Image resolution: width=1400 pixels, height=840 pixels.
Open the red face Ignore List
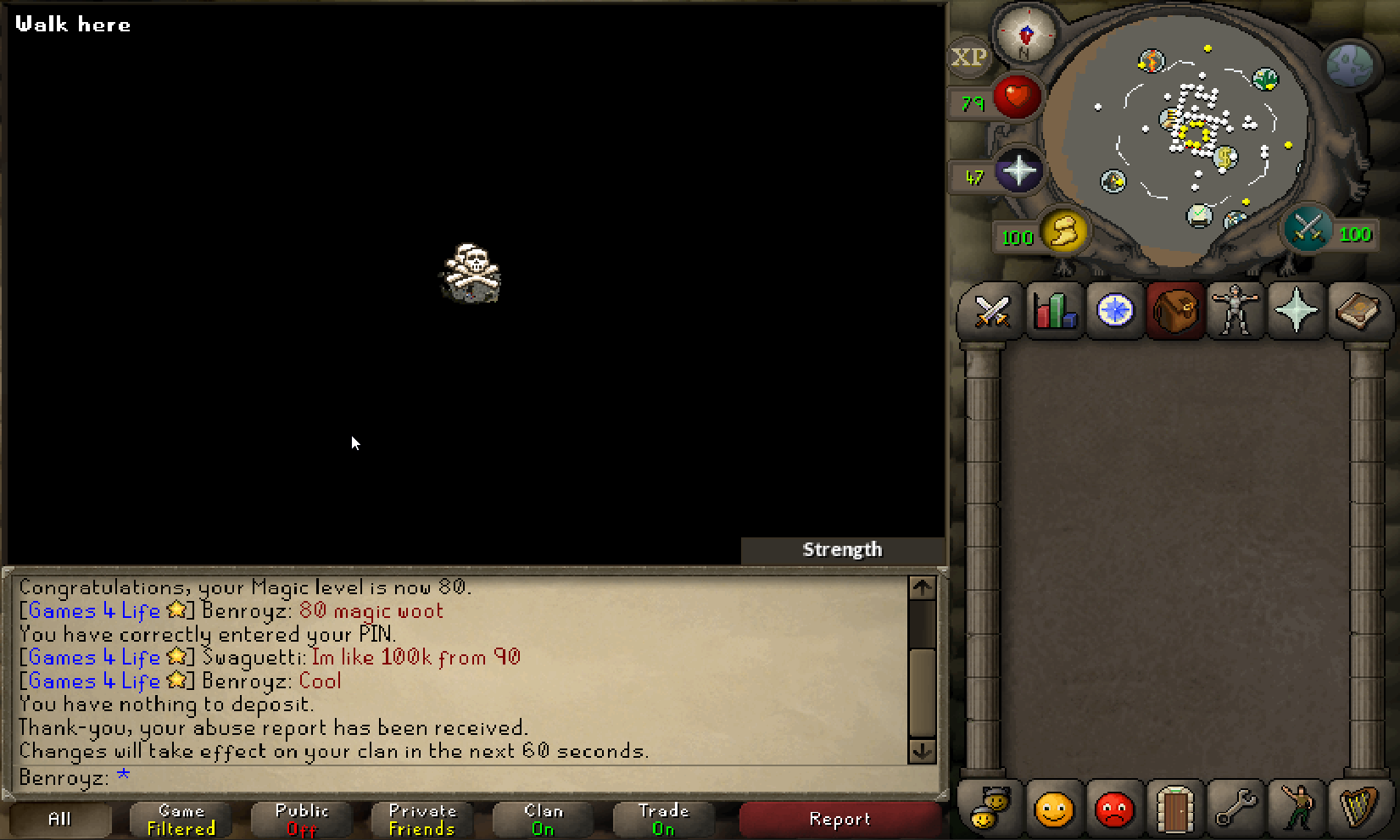click(x=1114, y=809)
